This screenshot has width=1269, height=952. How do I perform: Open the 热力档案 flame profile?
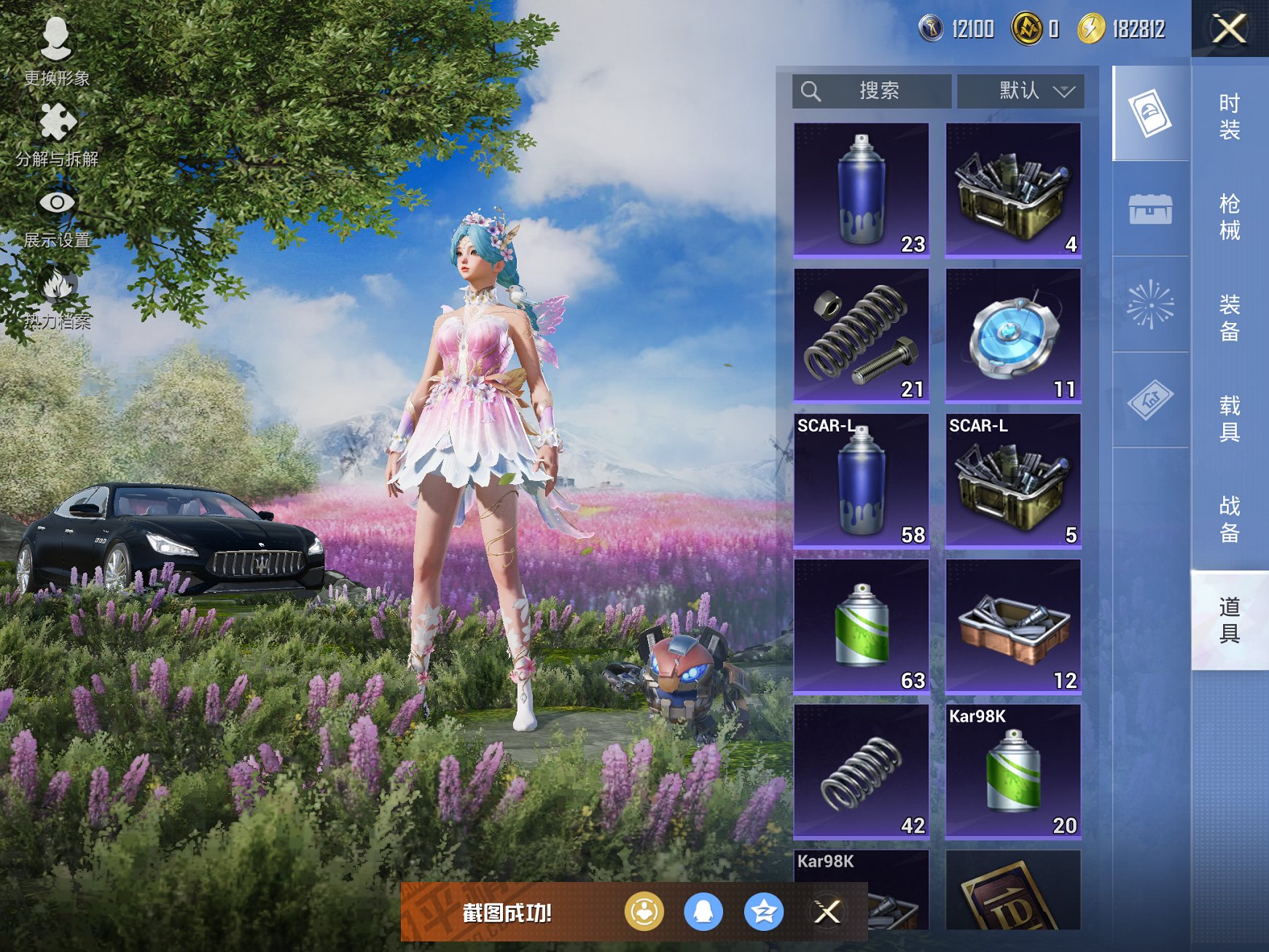[x=57, y=296]
